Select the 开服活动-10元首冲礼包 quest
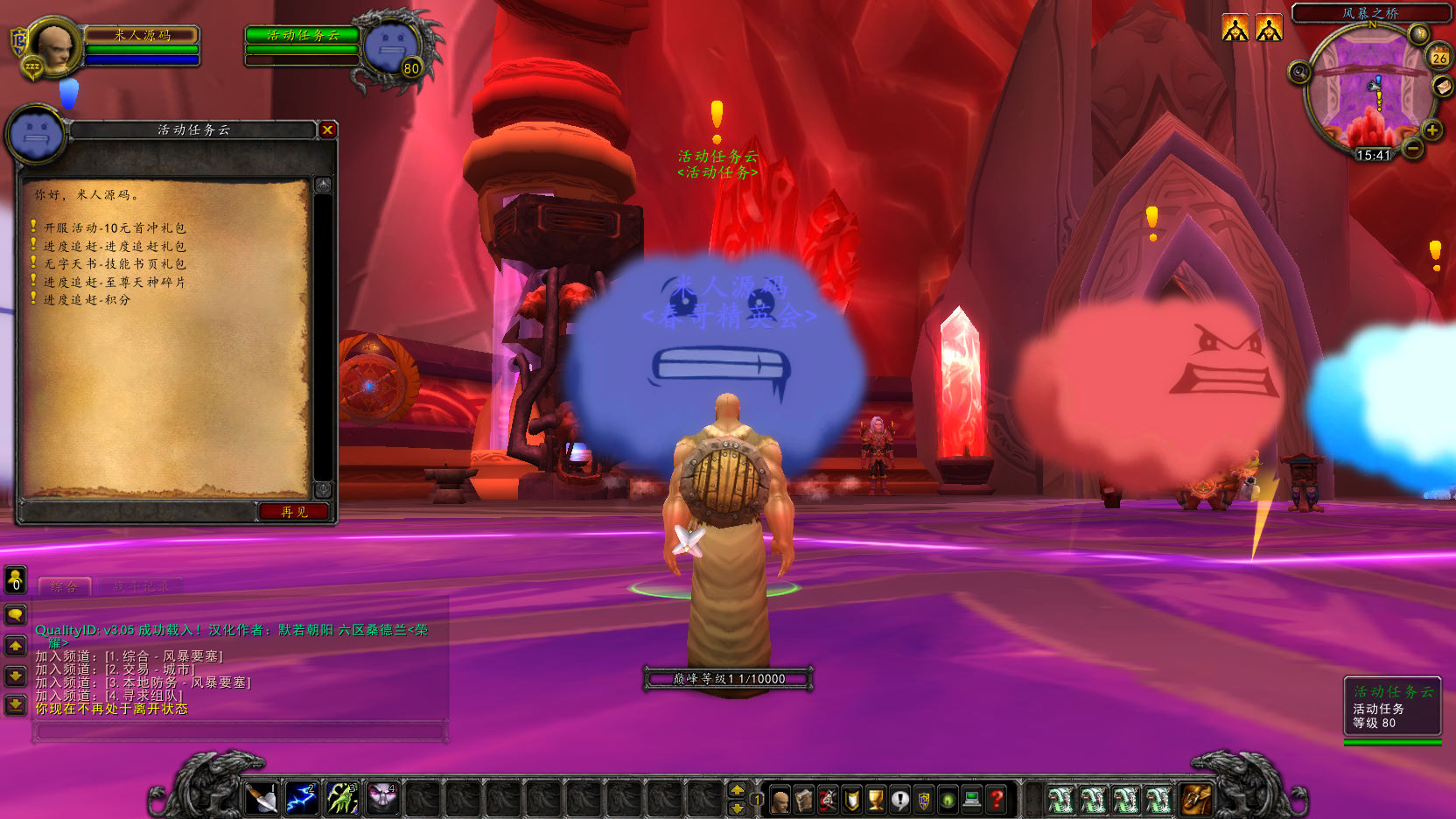The image size is (1456, 819). click(x=114, y=228)
